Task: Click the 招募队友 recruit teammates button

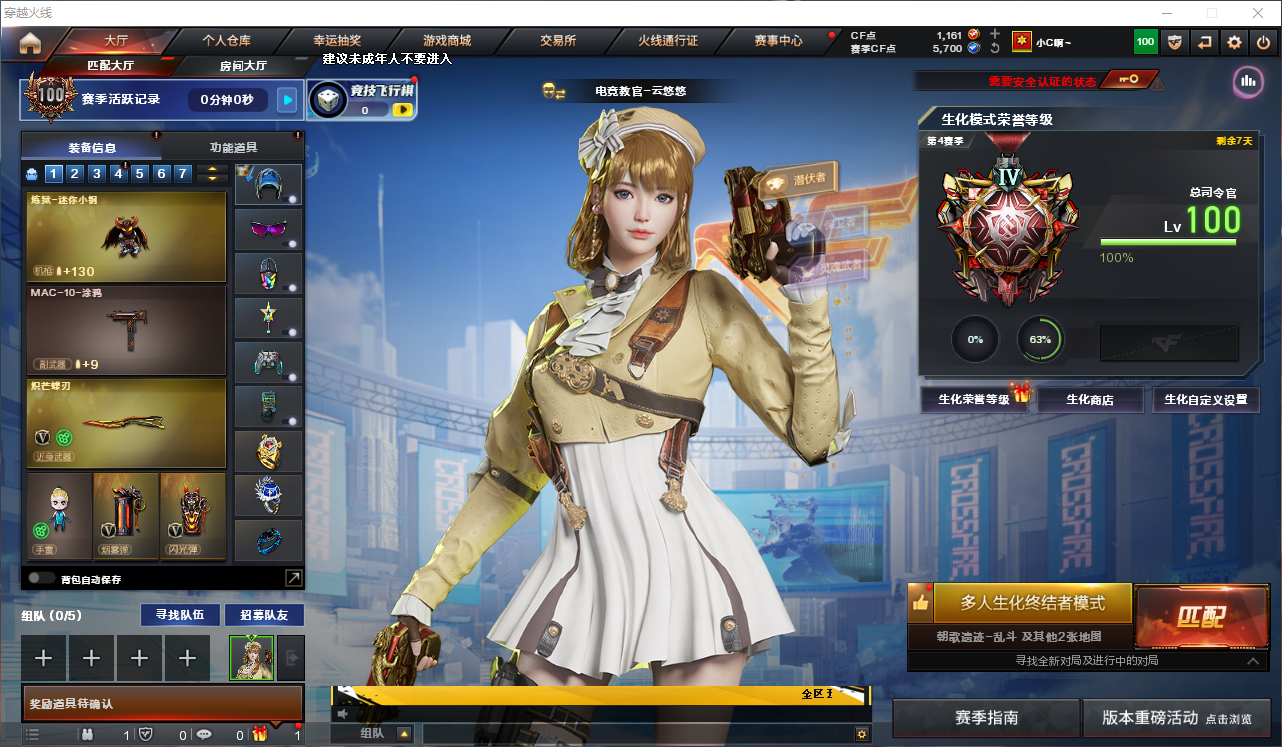Action: point(263,615)
